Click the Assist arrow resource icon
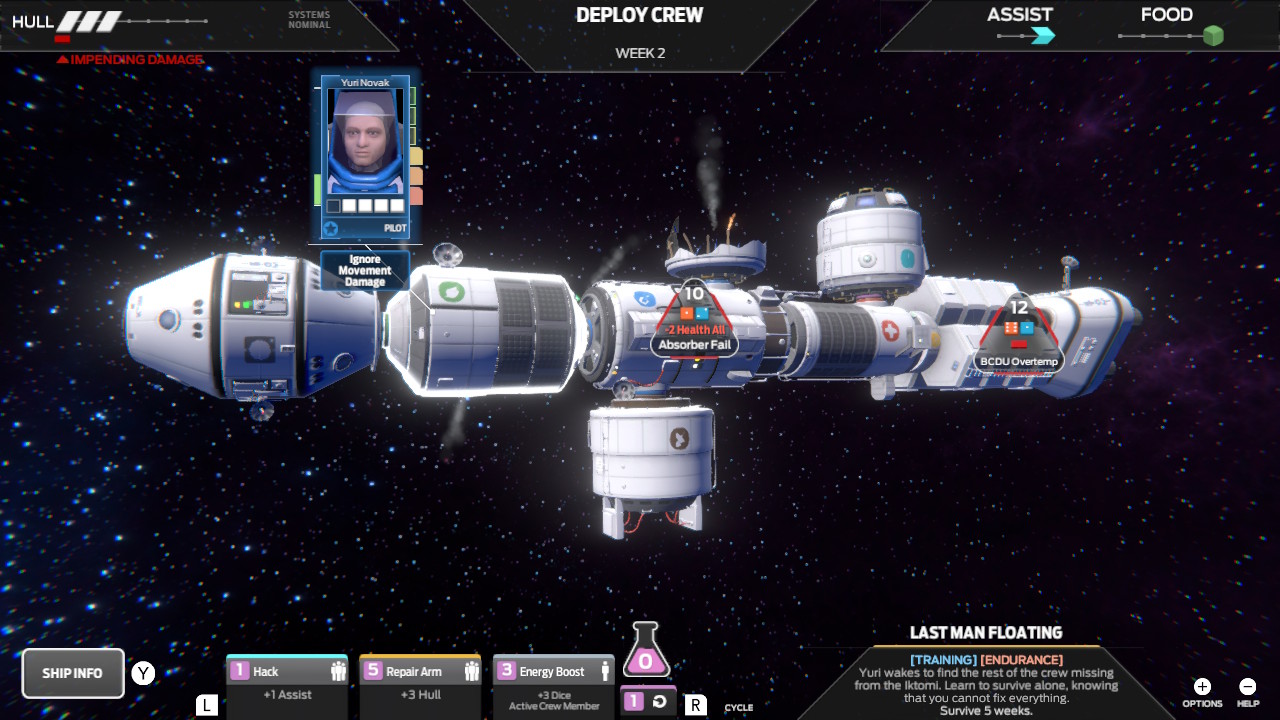Viewport: 1280px width, 720px height. point(1043,37)
